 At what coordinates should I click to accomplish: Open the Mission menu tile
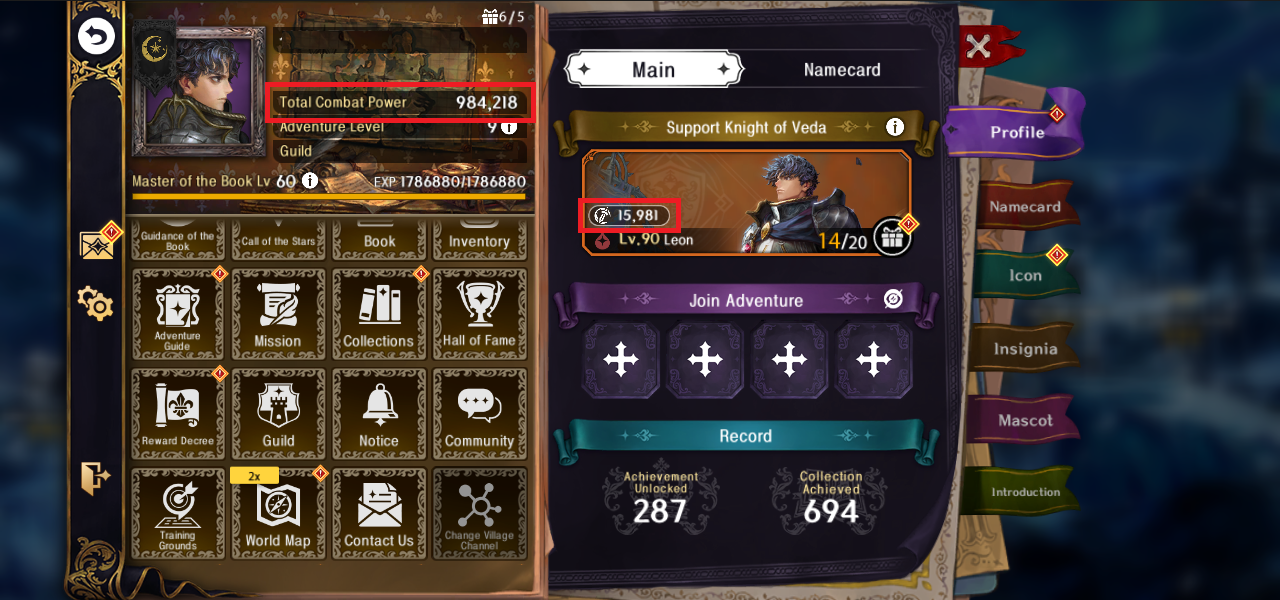[278, 314]
